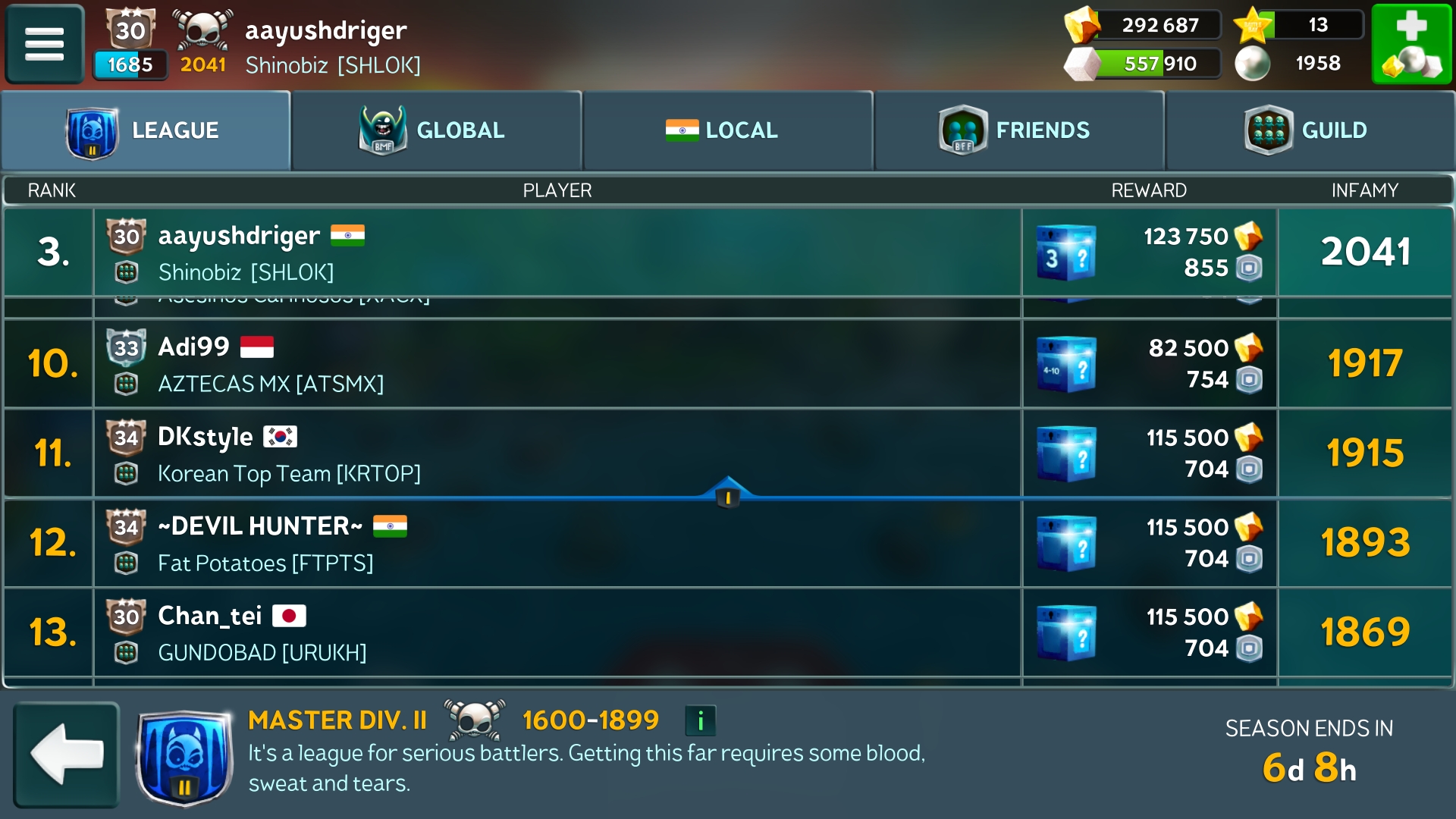This screenshot has width=1456, height=819.
Task: View the Guild leaderboard tab
Action: pos(1310,130)
